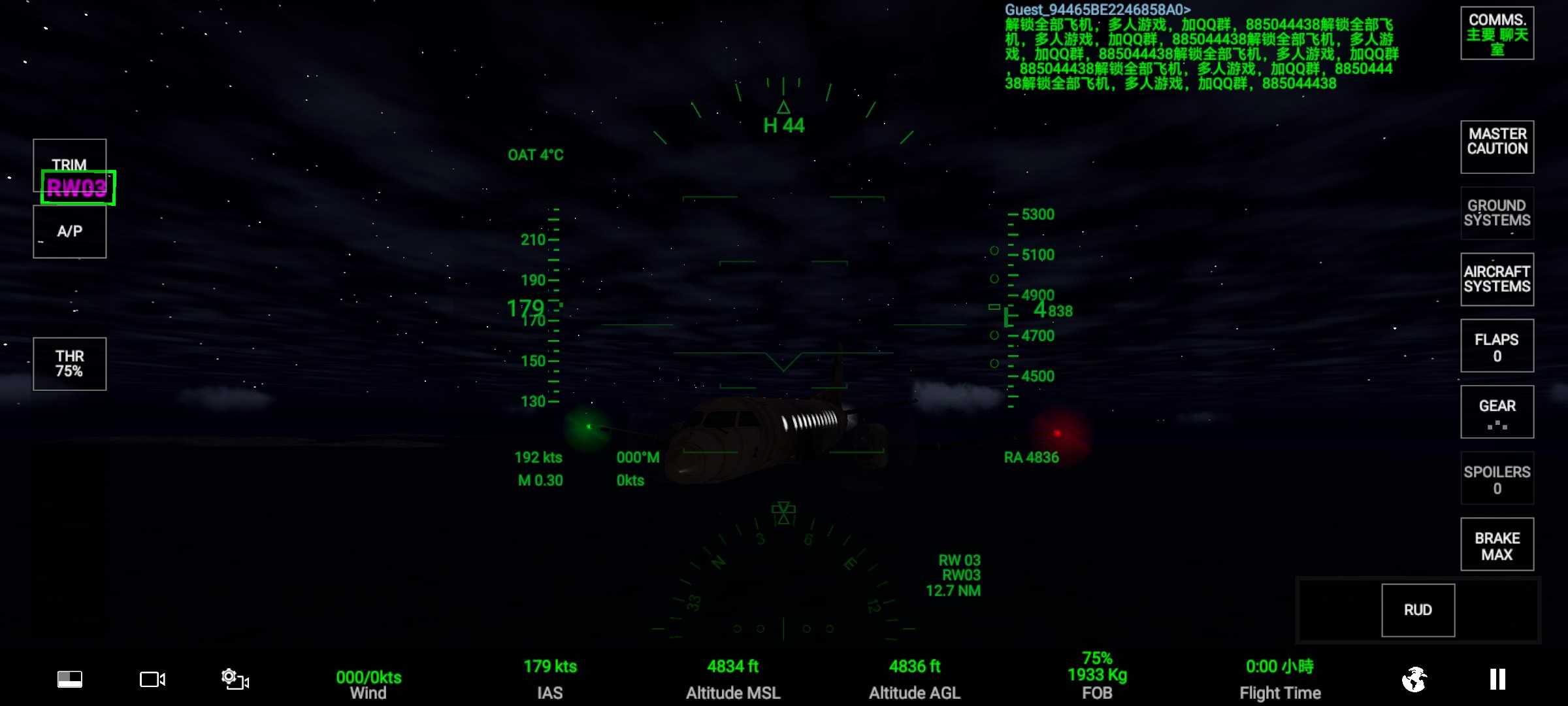The width and height of the screenshot is (1568, 706).
Task: Select the highlighted RW03 label
Action: [78, 188]
